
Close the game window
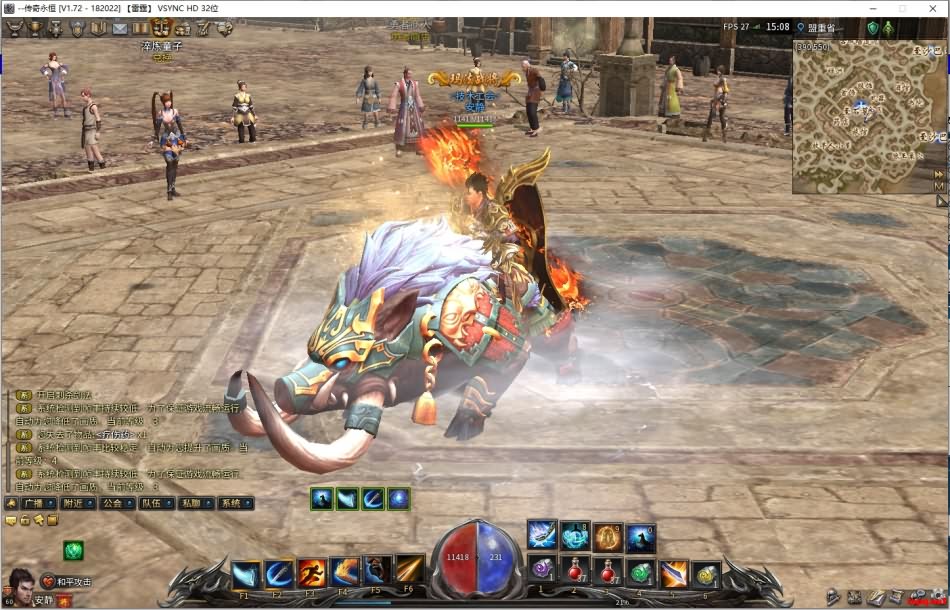coord(931,9)
